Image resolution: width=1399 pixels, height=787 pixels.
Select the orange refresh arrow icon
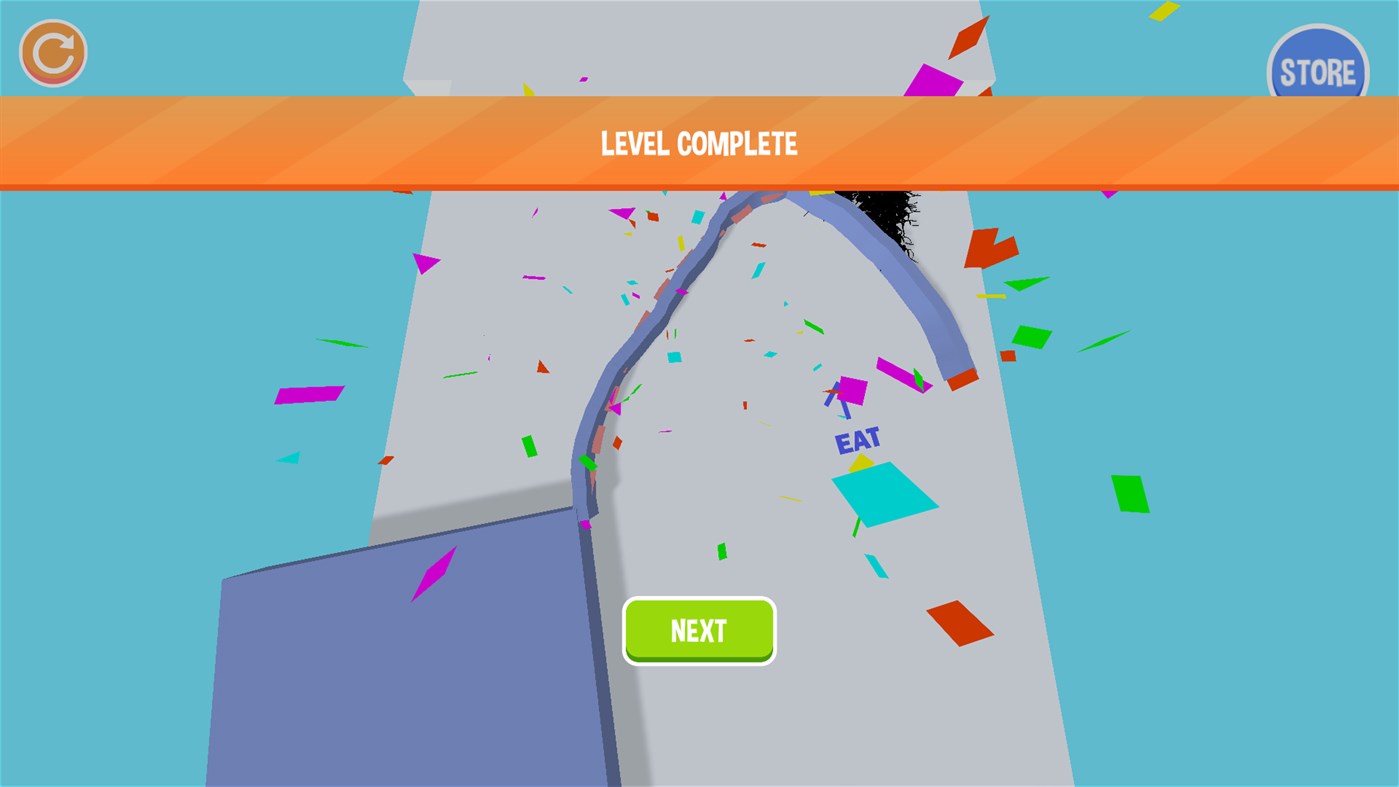[52, 51]
